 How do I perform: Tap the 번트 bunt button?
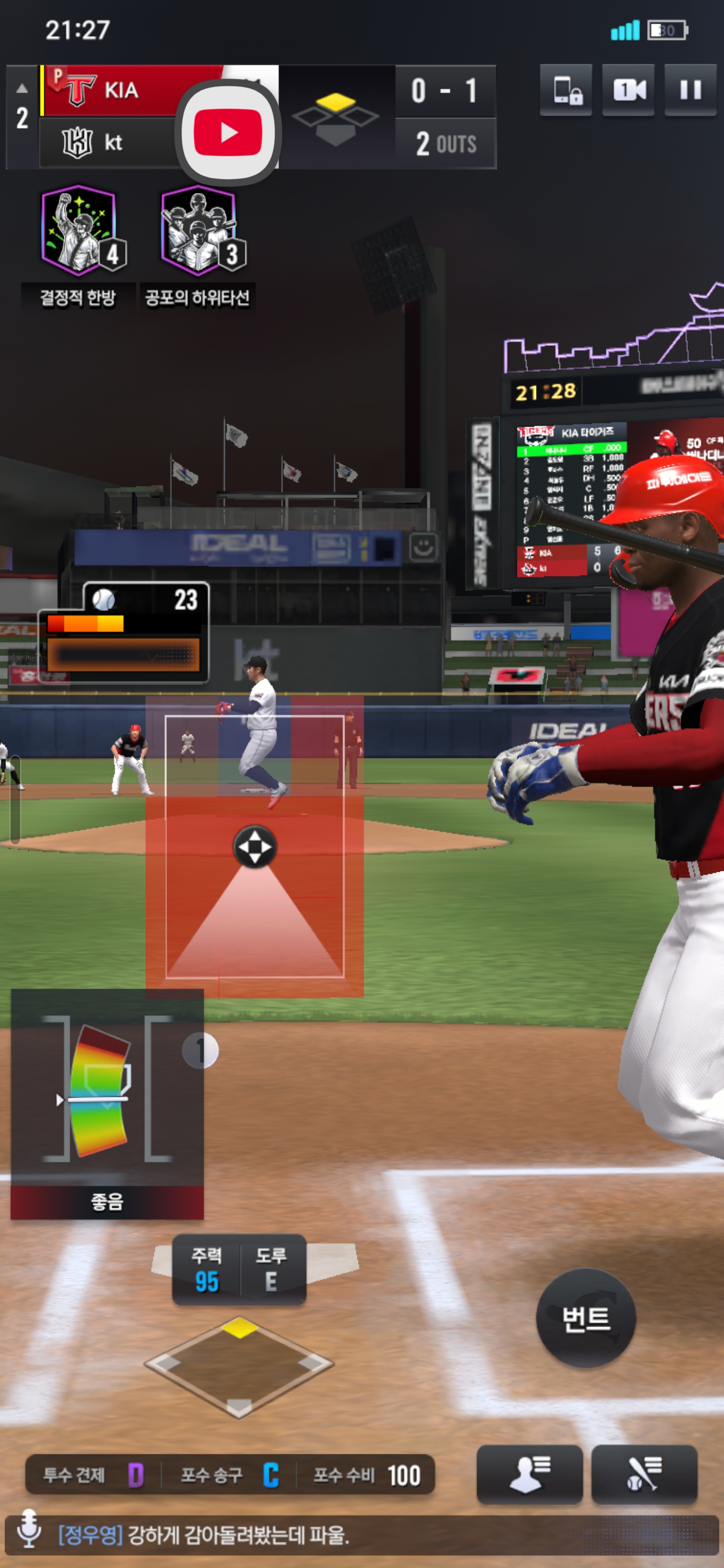(x=585, y=1318)
